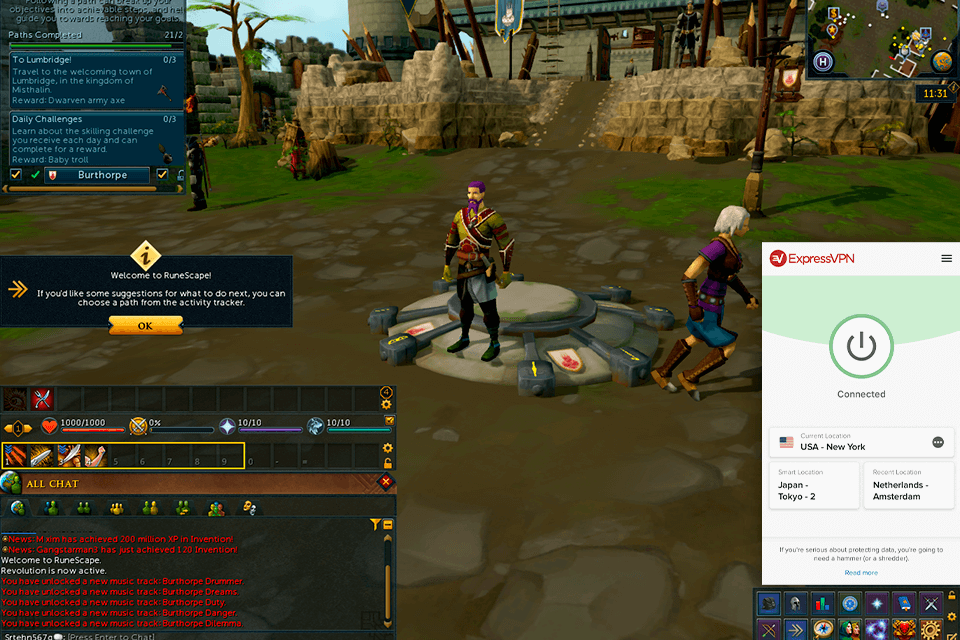Click the home teleport H button on minimap
The height and width of the screenshot is (640, 960).
point(823,59)
